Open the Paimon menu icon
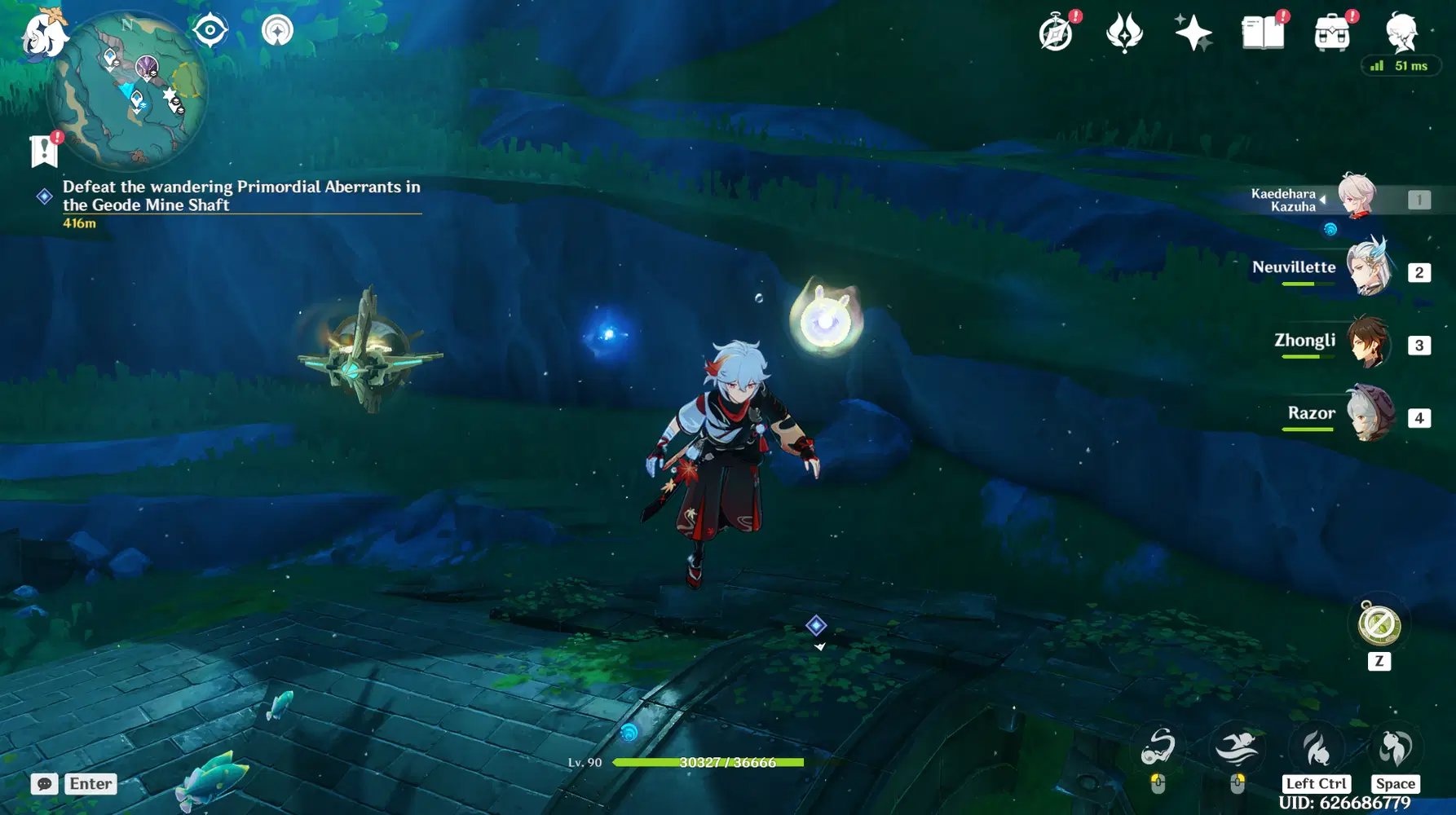The width and height of the screenshot is (1456, 815). pos(42,33)
